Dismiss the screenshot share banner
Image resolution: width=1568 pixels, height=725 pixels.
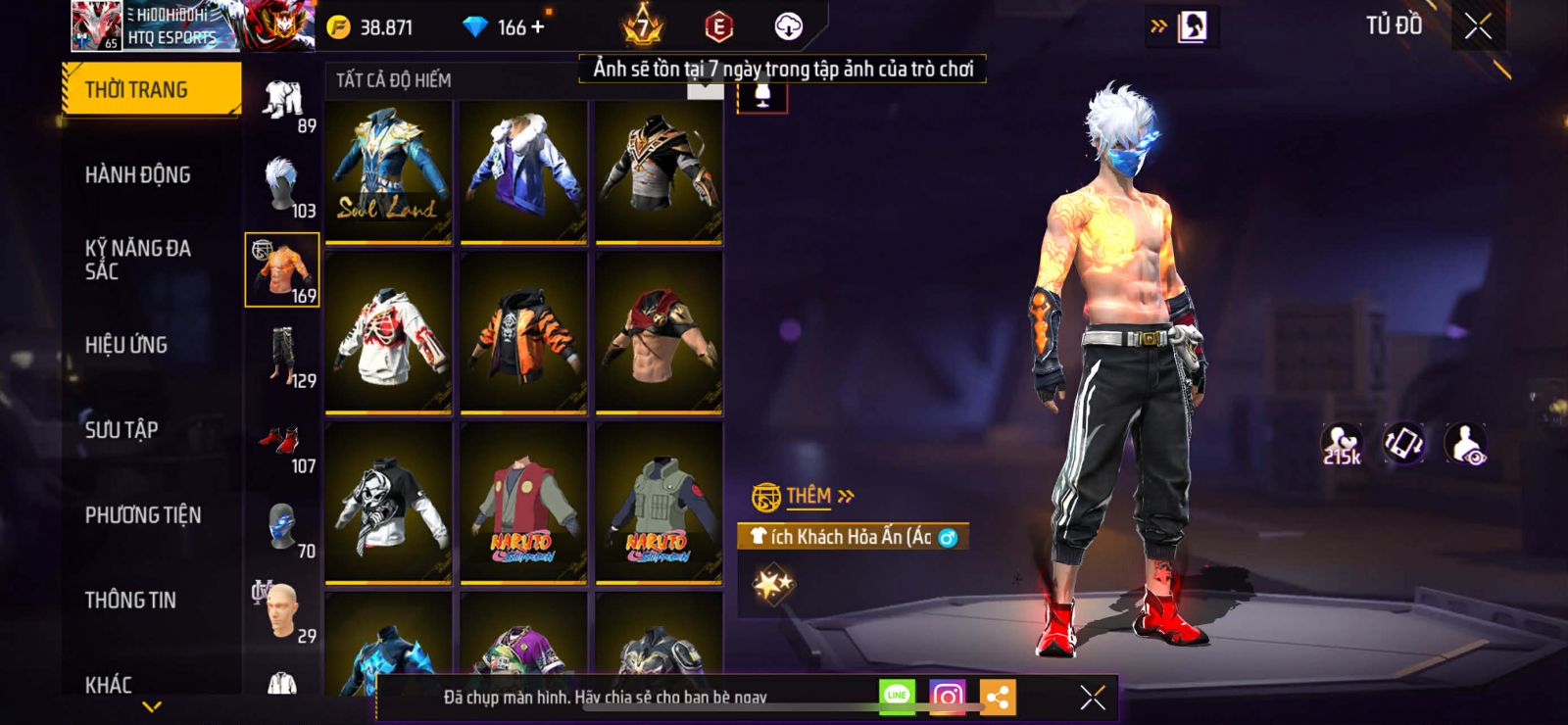click(x=1093, y=697)
